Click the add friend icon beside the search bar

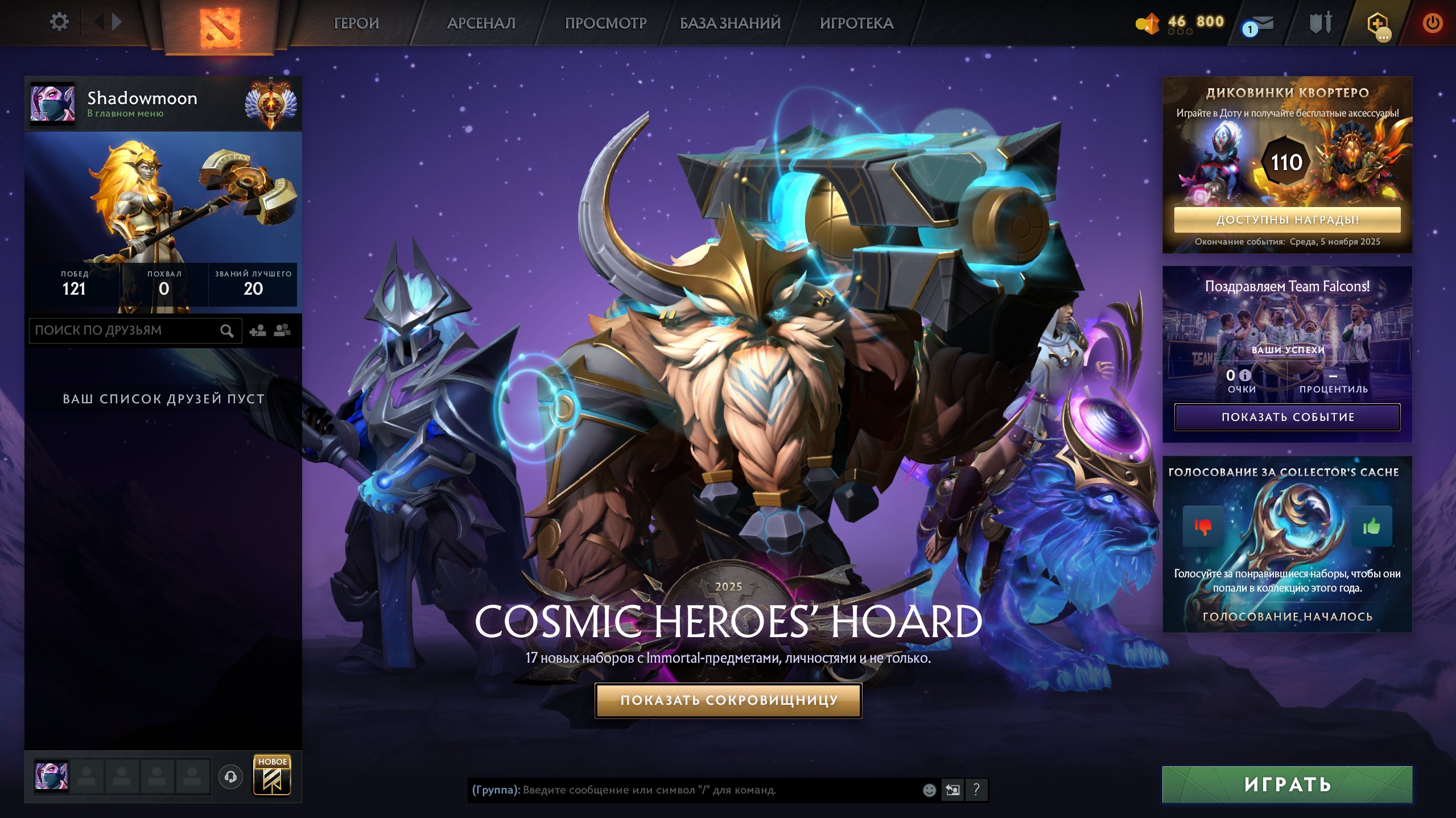(x=259, y=329)
